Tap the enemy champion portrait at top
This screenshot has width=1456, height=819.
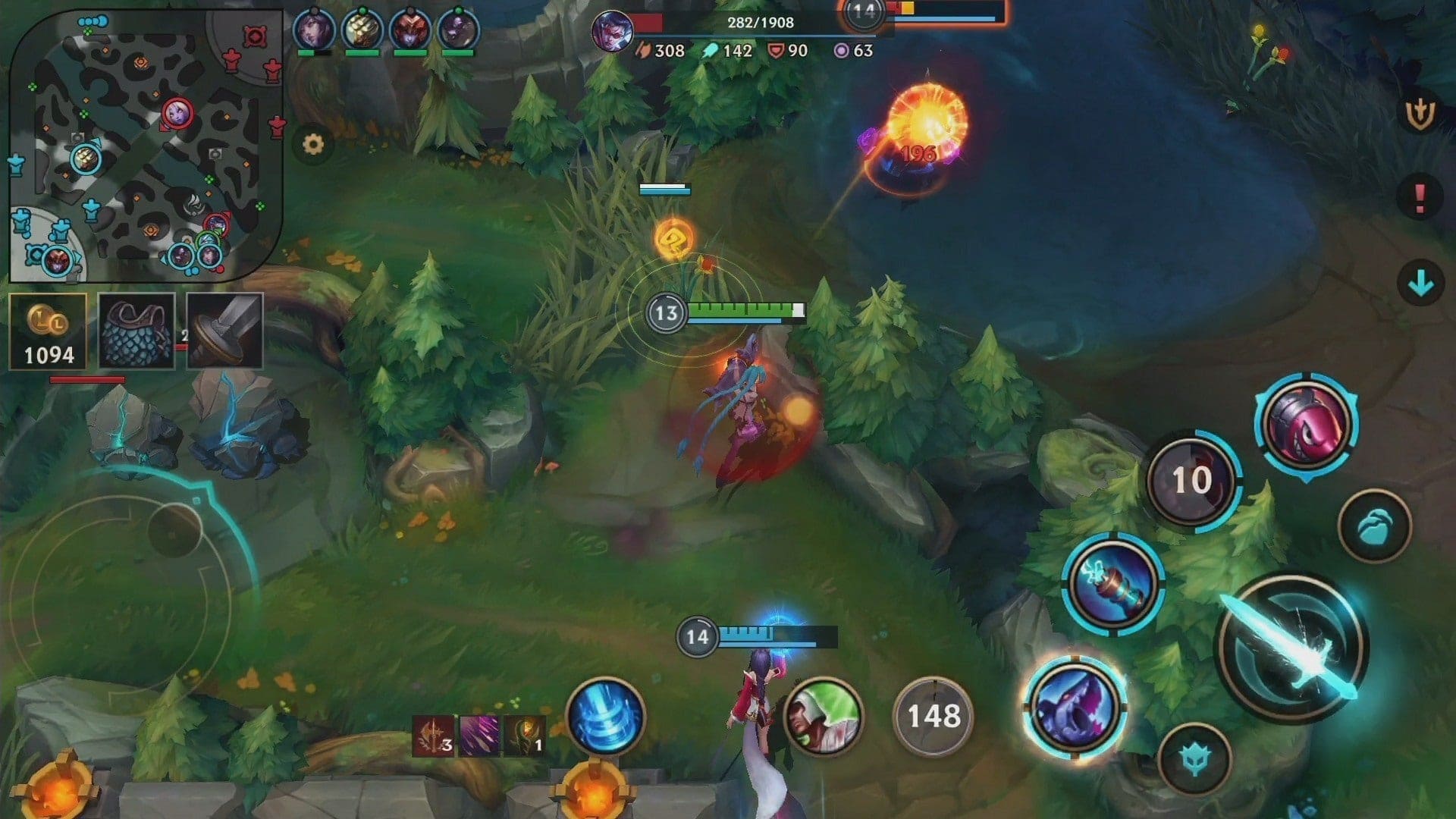tap(612, 32)
